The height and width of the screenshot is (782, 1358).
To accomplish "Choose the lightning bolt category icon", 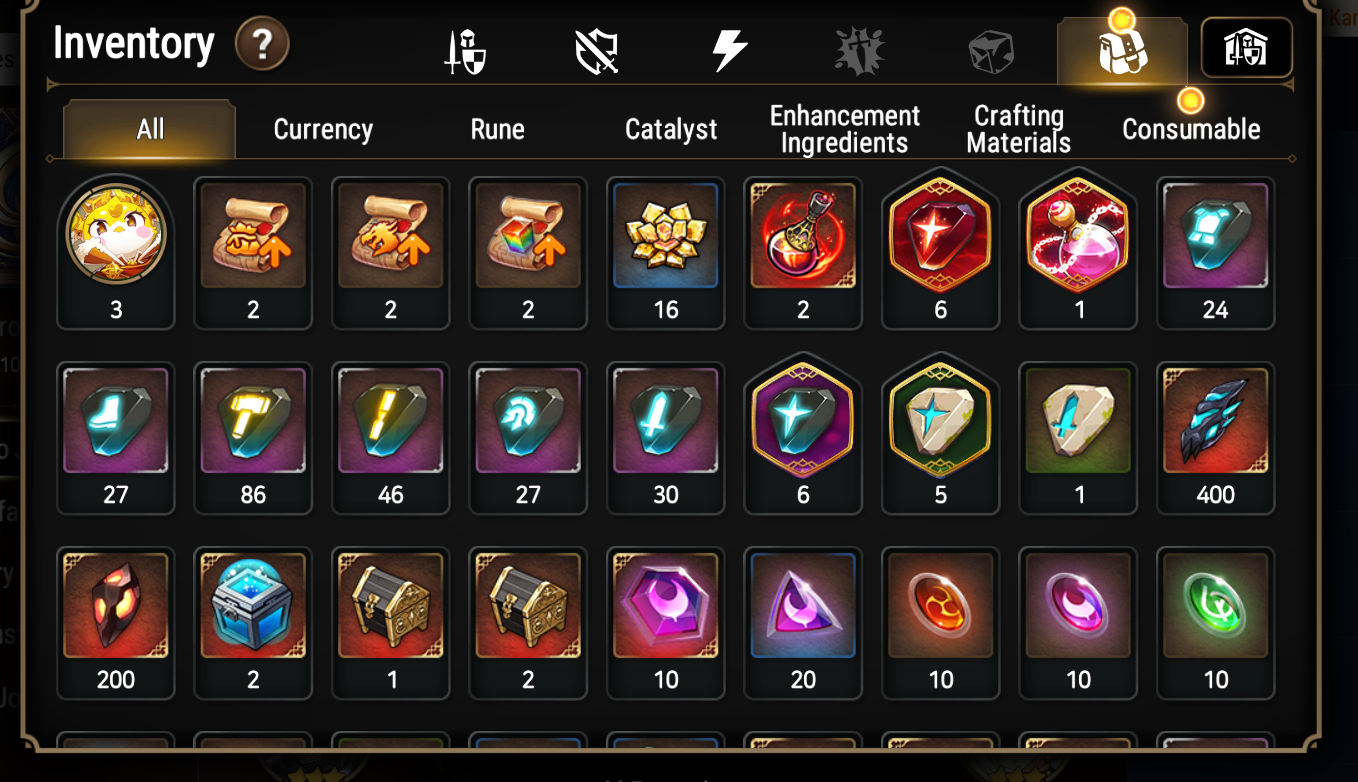I will tap(729, 50).
